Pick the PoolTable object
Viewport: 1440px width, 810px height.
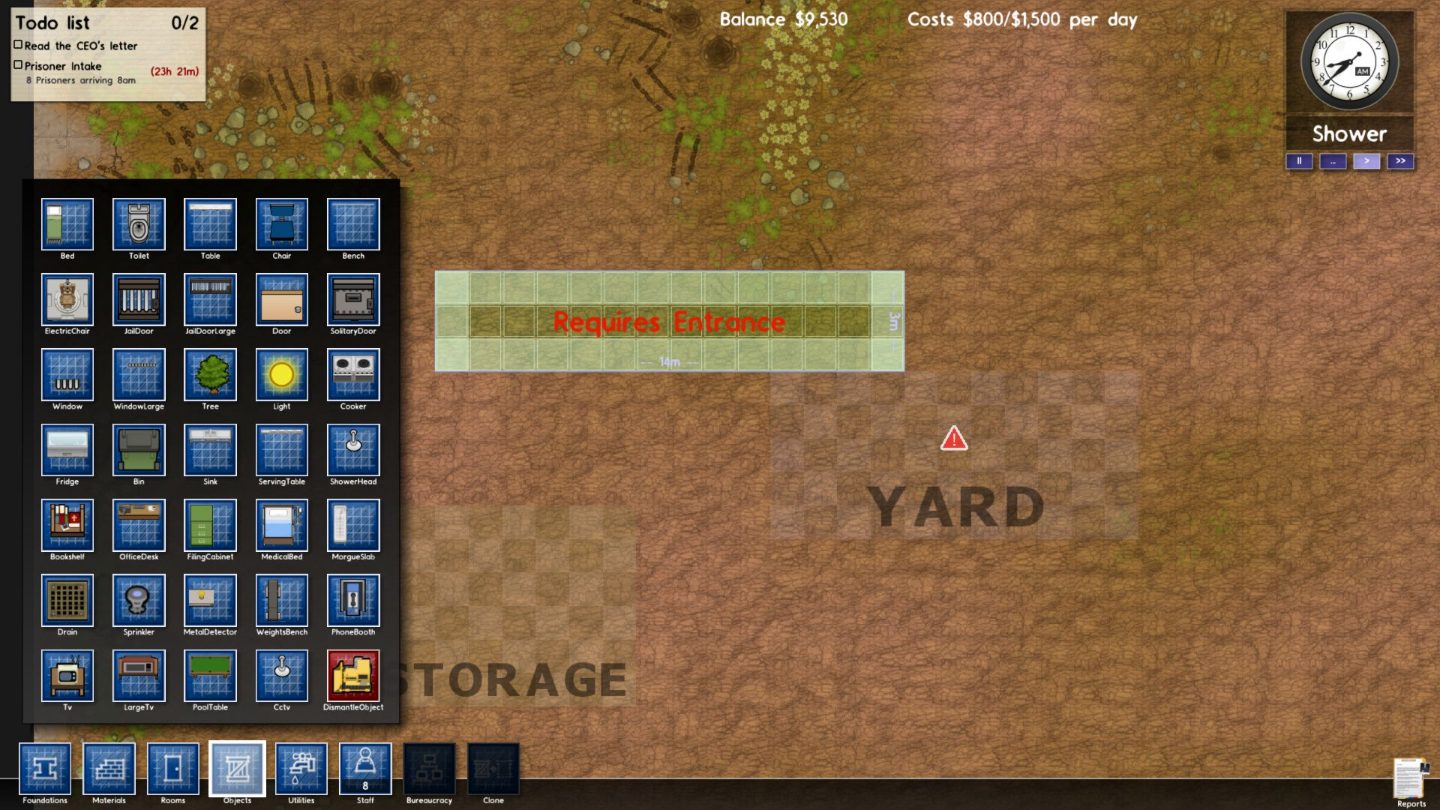pyautogui.click(x=210, y=675)
